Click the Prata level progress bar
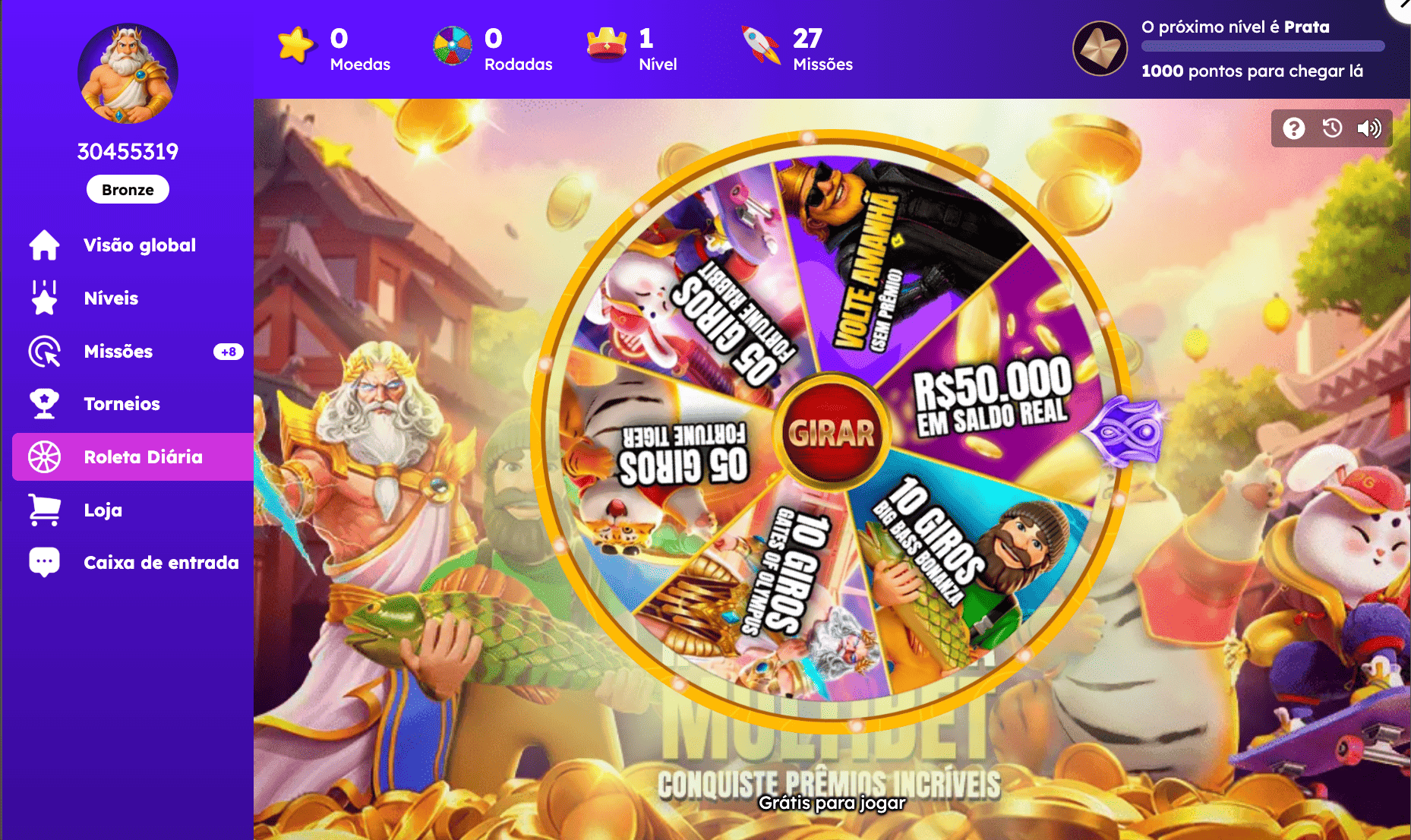This screenshot has width=1411, height=840. pyautogui.click(x=1262, y=45)
